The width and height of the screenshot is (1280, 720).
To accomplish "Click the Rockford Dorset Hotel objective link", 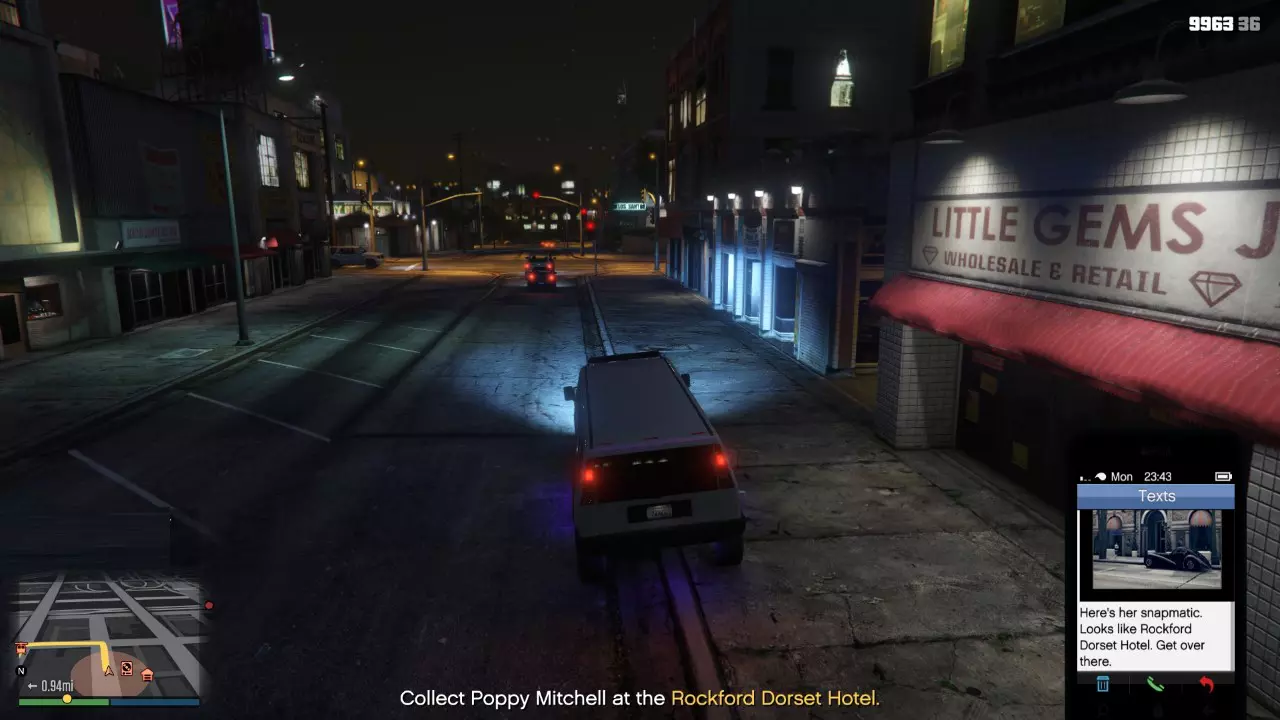I will tap(777, 698).
